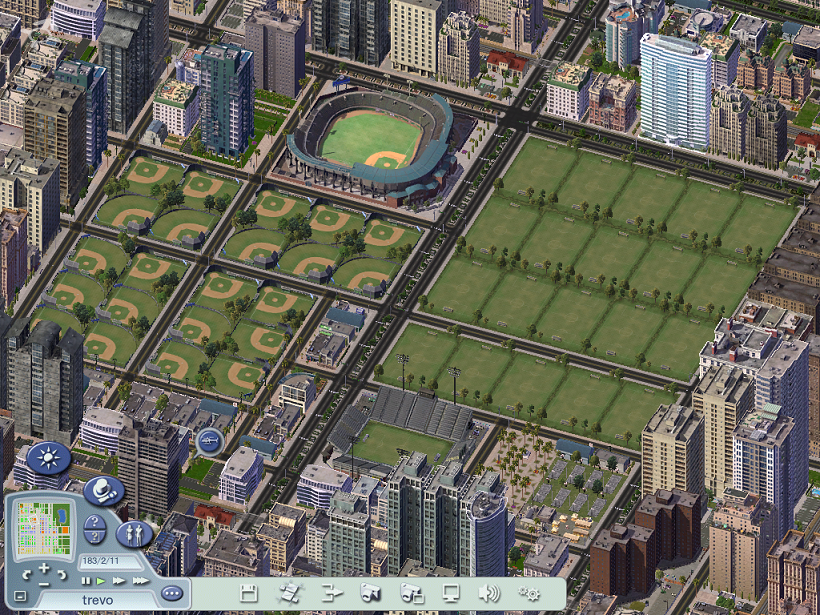Open game settings gears icon
The width and height of the screenshot is (820, 615).
coord(529,592)
